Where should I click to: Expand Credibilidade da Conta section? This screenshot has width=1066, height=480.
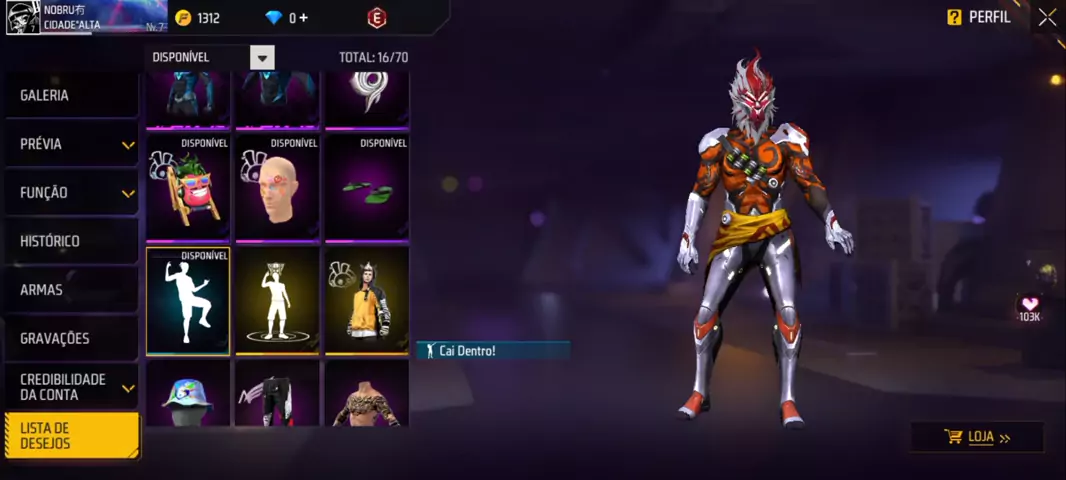pyautogui.click(x=70, y=387)
